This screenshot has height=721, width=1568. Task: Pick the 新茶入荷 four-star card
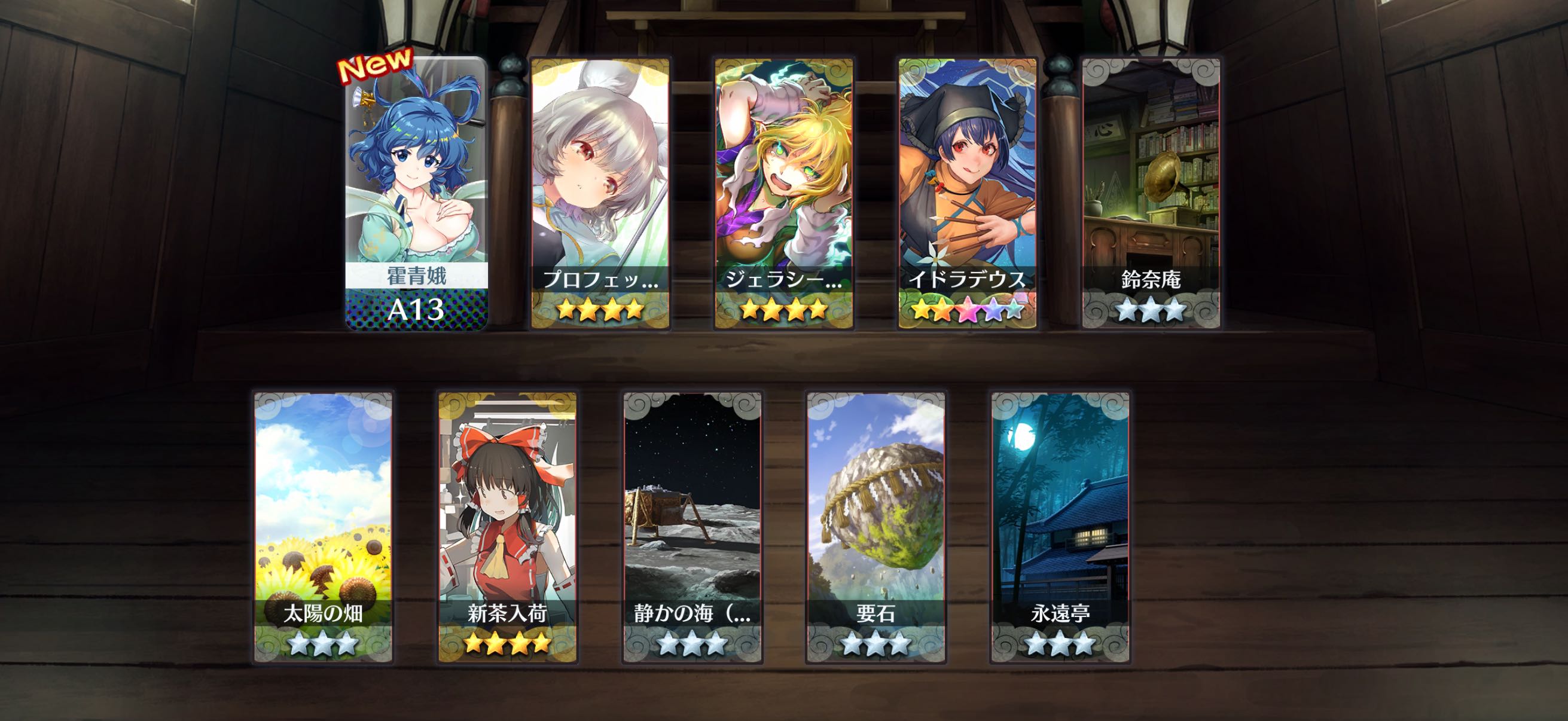(508, 527)
